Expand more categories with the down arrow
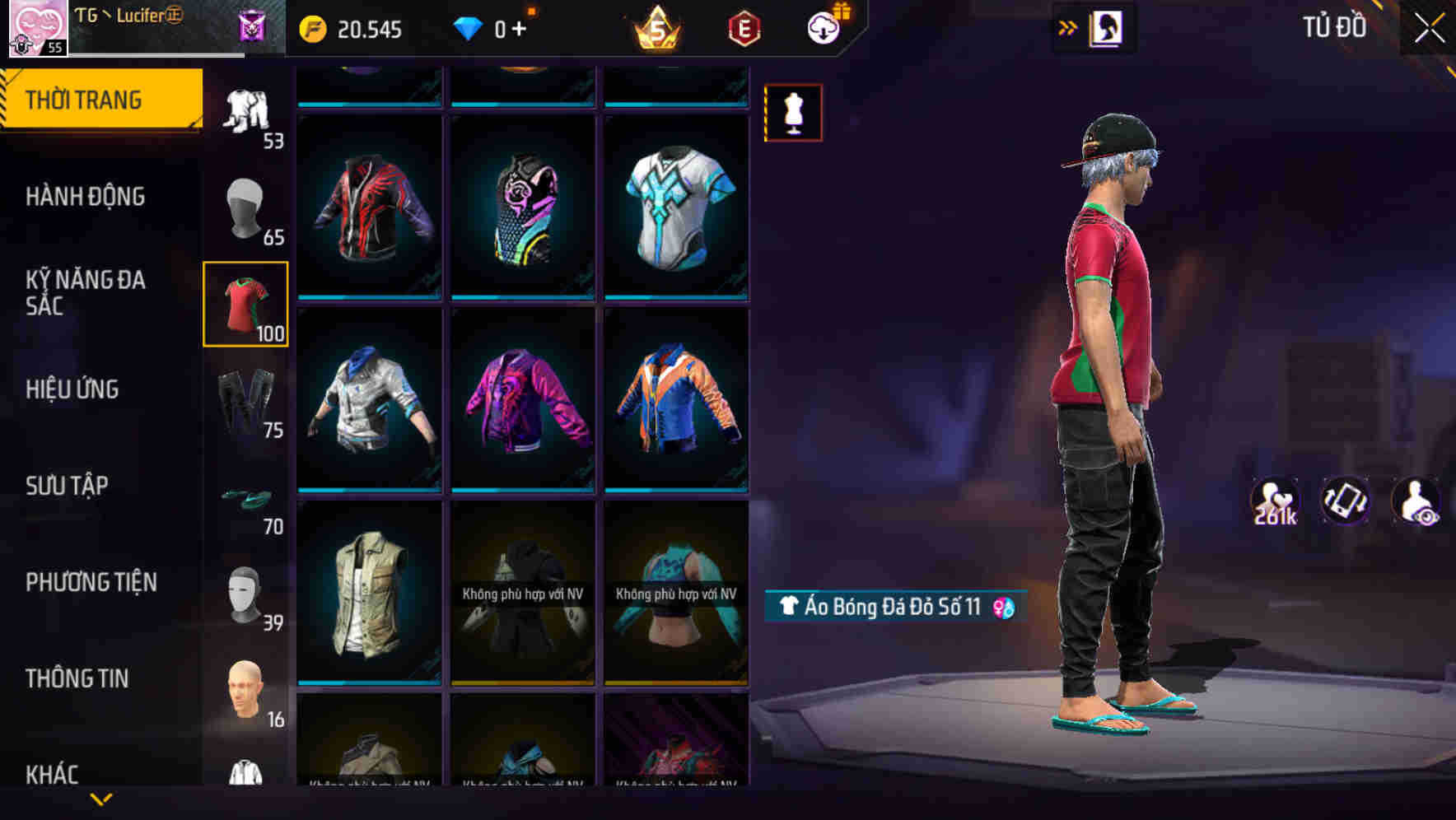This screenshot has height=820, width=1456. (x=101, y=799)
